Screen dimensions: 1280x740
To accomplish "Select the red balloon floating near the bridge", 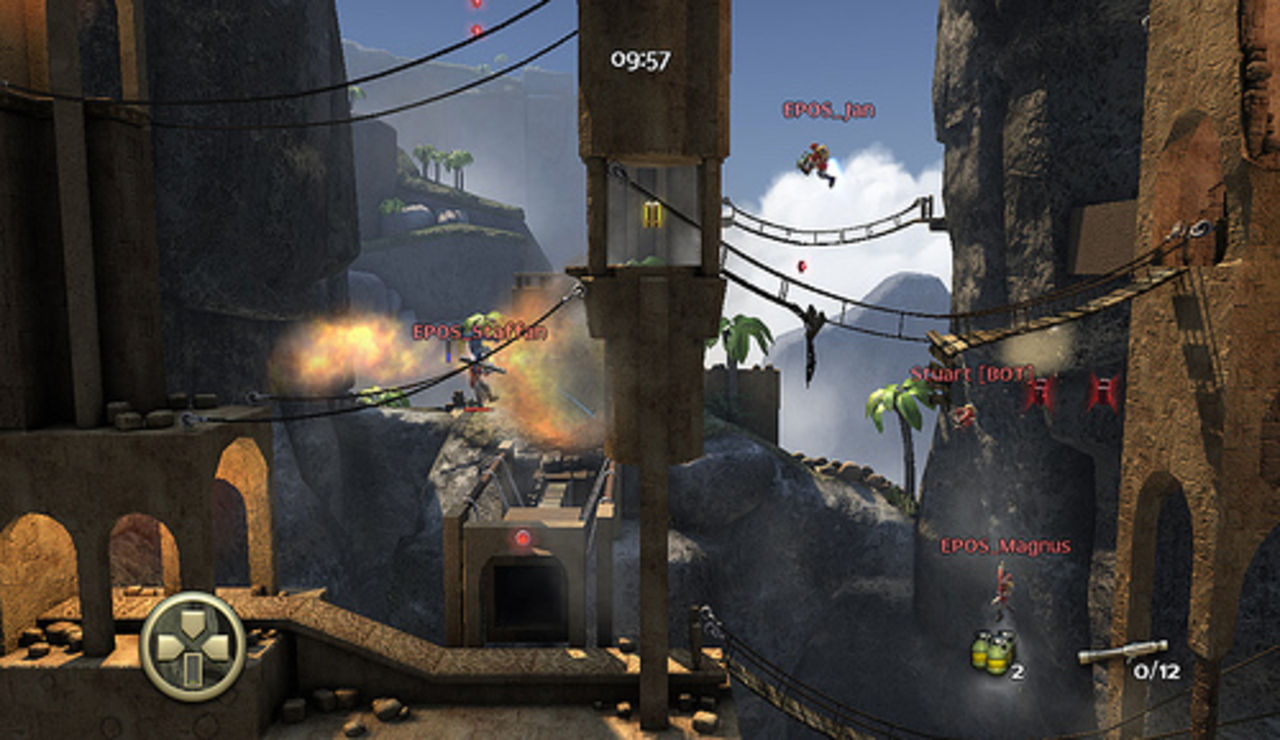I will pos(802,265).
